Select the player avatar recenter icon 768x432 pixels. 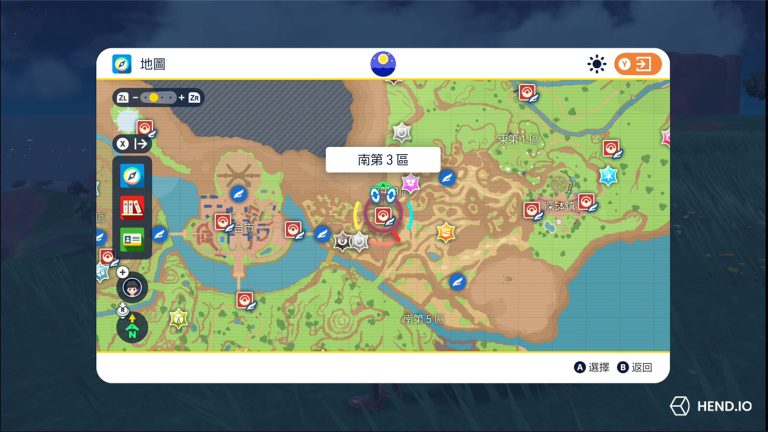pyautogui.click(x=132, y=287)
